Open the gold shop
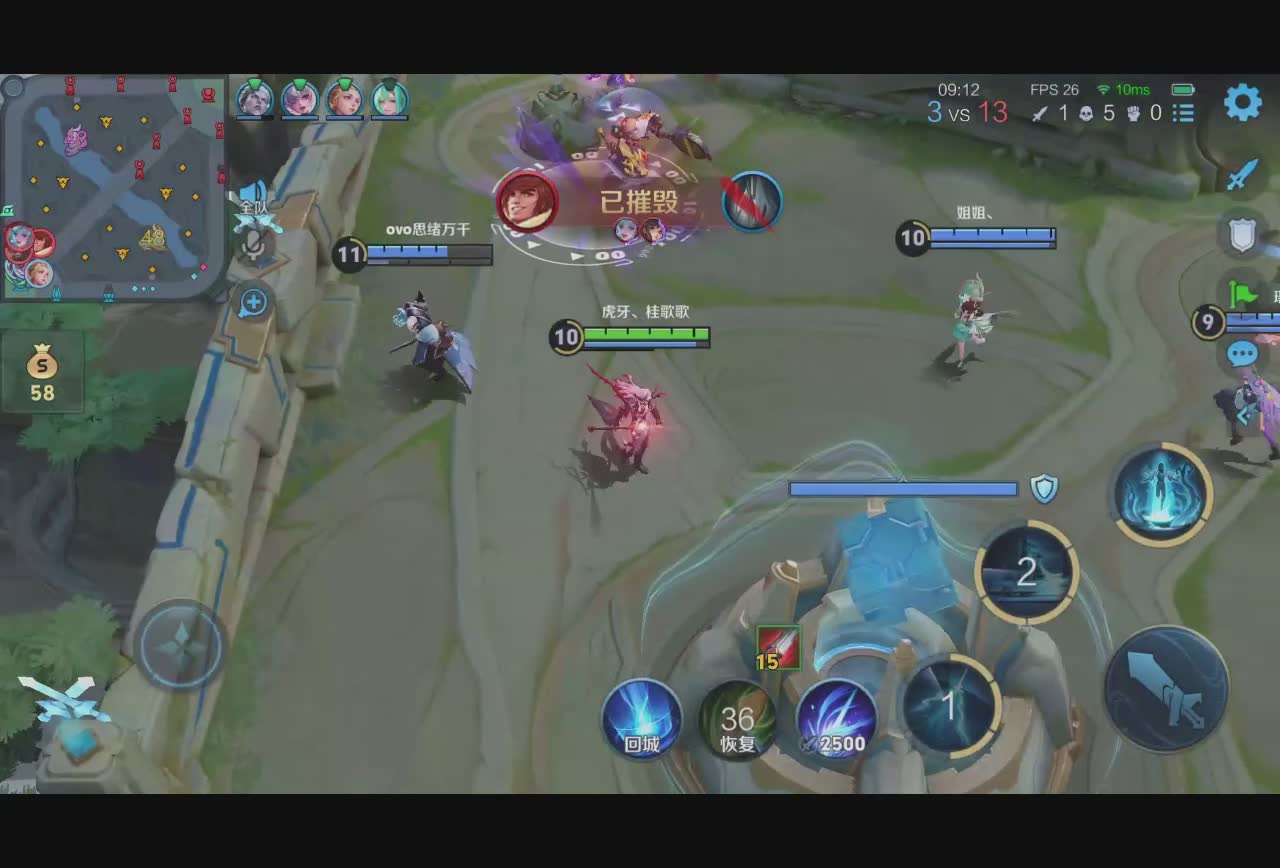The width and height of the screenshot is (1280, 868). pyautogui.click(x=42, y=372)
